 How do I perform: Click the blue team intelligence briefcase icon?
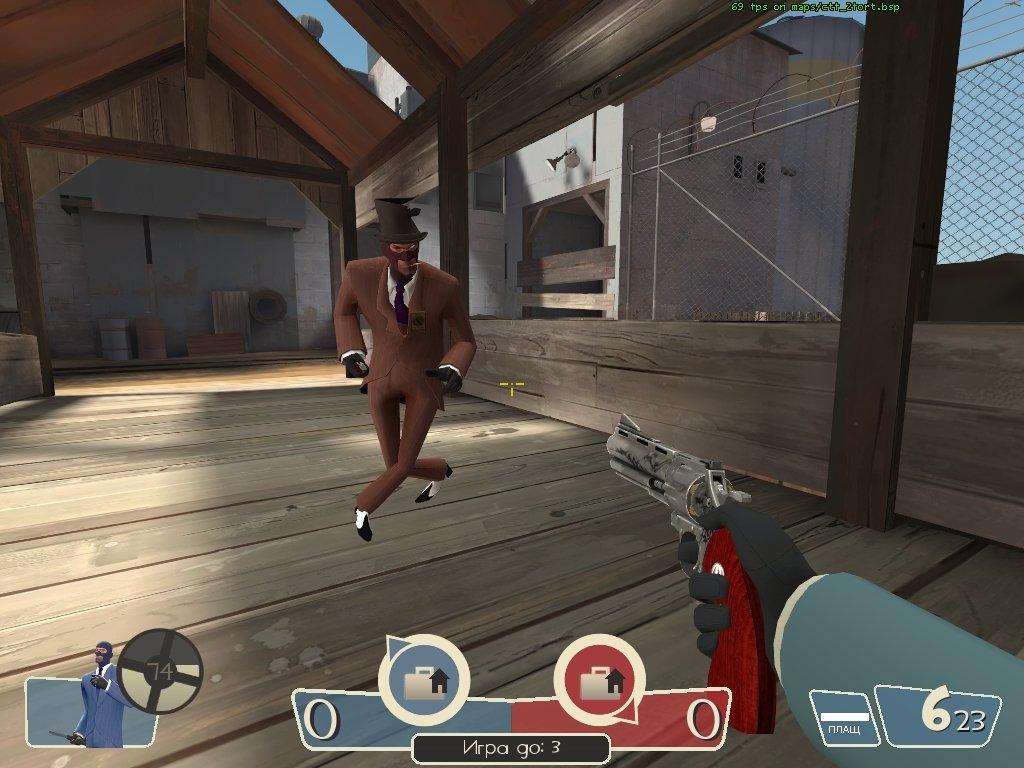[x=424, y=680]
